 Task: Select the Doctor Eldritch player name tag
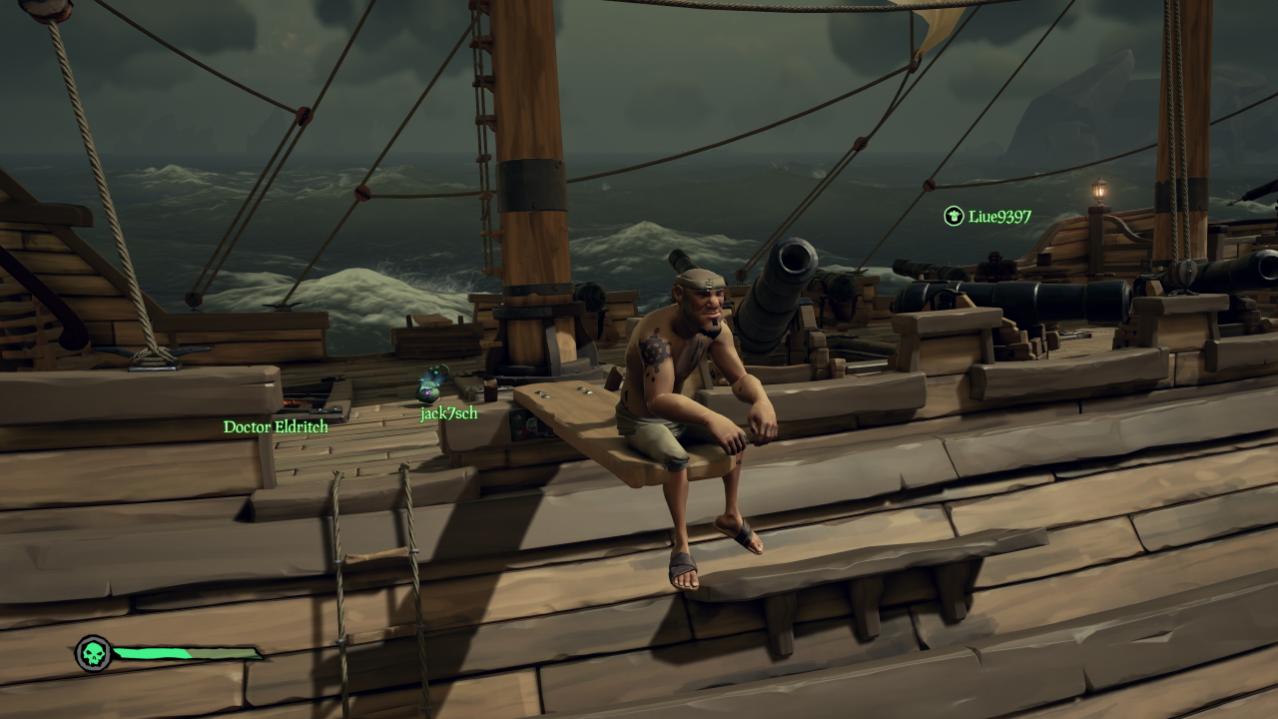(275, 427)
